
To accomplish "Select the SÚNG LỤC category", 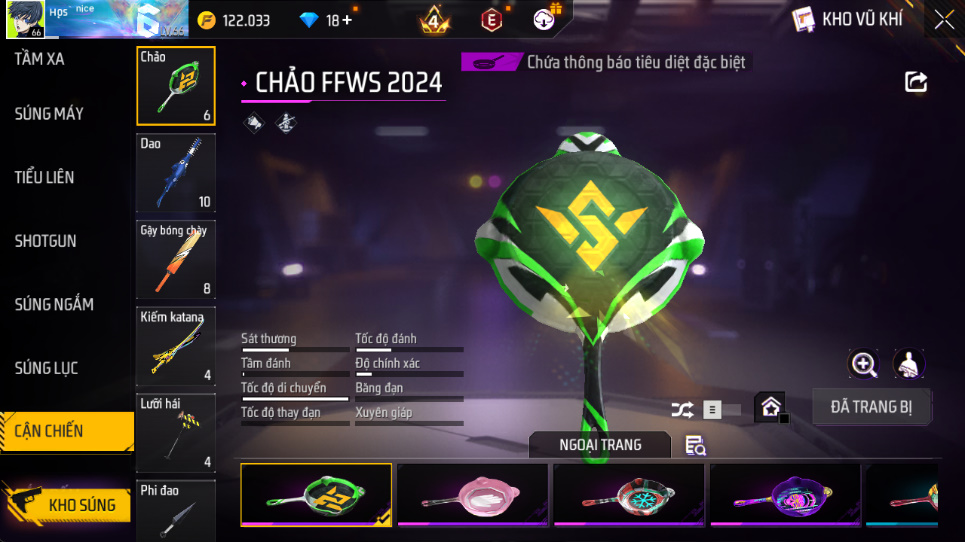I will coord(46,368).
